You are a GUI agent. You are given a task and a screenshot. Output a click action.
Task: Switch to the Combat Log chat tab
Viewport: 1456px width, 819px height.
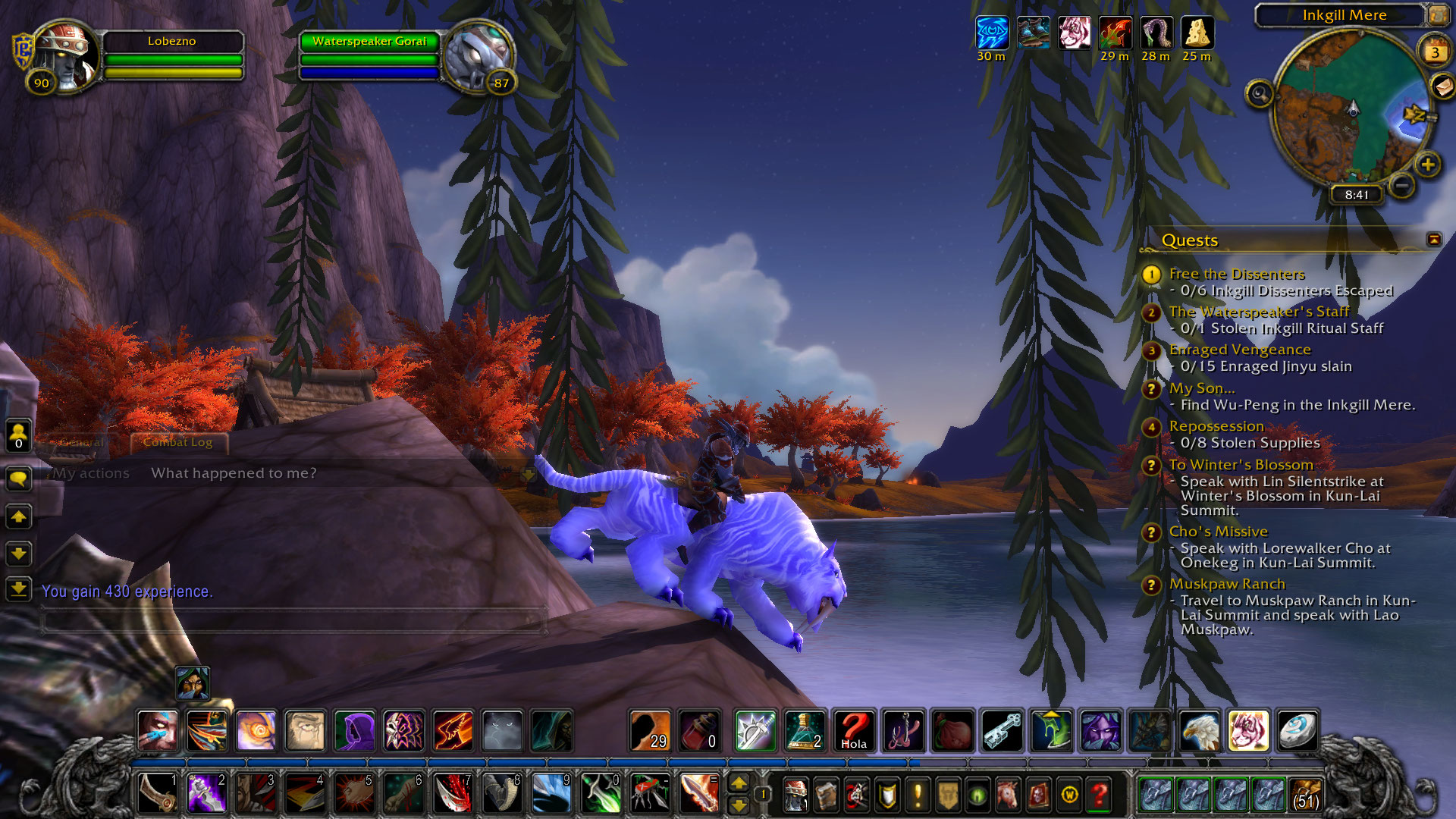(177, 442)
